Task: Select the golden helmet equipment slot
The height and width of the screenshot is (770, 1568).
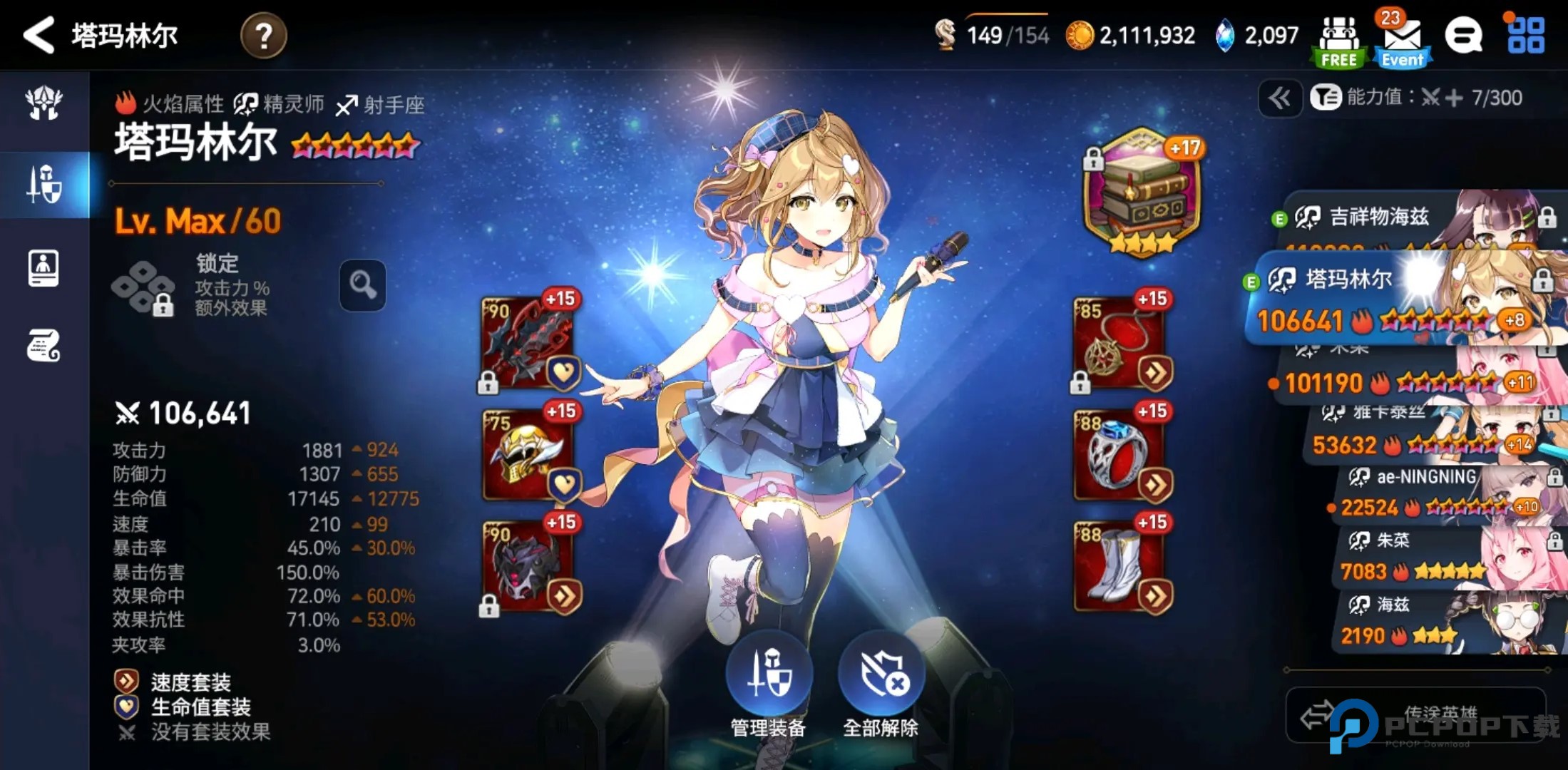Action: coord(528,454)
